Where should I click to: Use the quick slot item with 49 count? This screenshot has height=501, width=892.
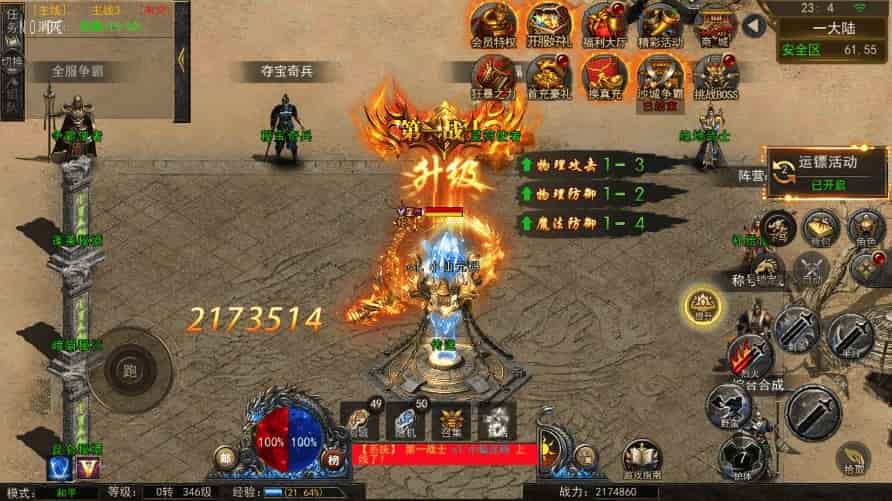(360, 420)
